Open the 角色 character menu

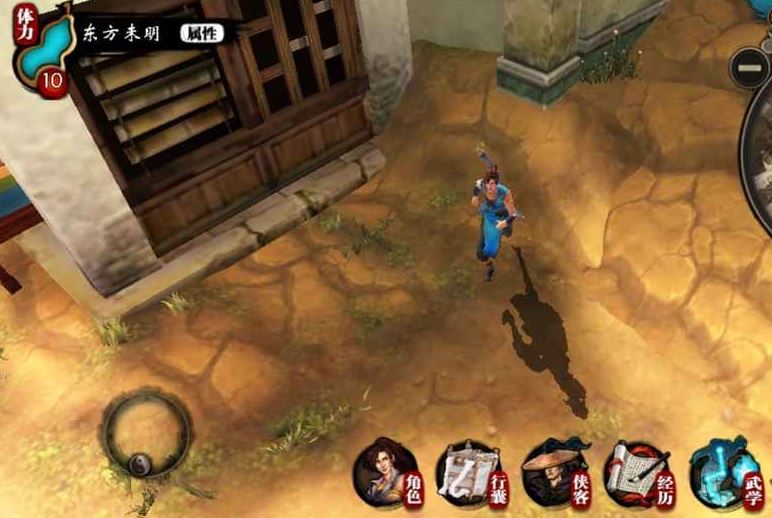click(x=391, y=473)
